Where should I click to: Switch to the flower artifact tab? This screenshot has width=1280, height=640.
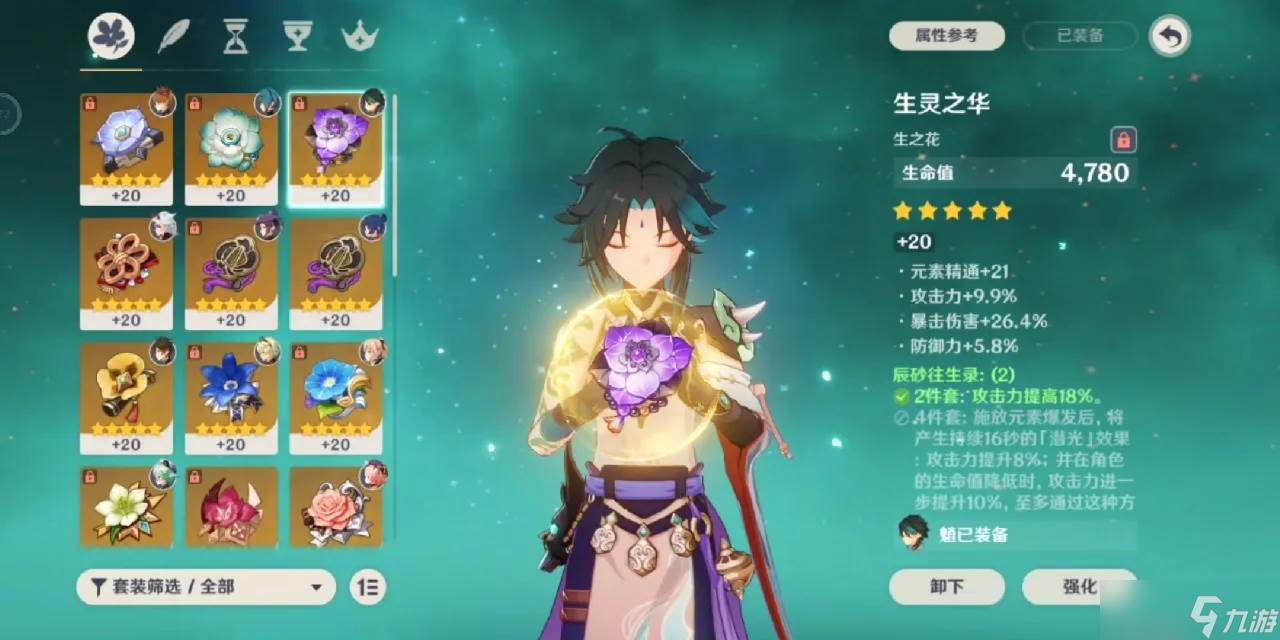[x=111, y=38]
